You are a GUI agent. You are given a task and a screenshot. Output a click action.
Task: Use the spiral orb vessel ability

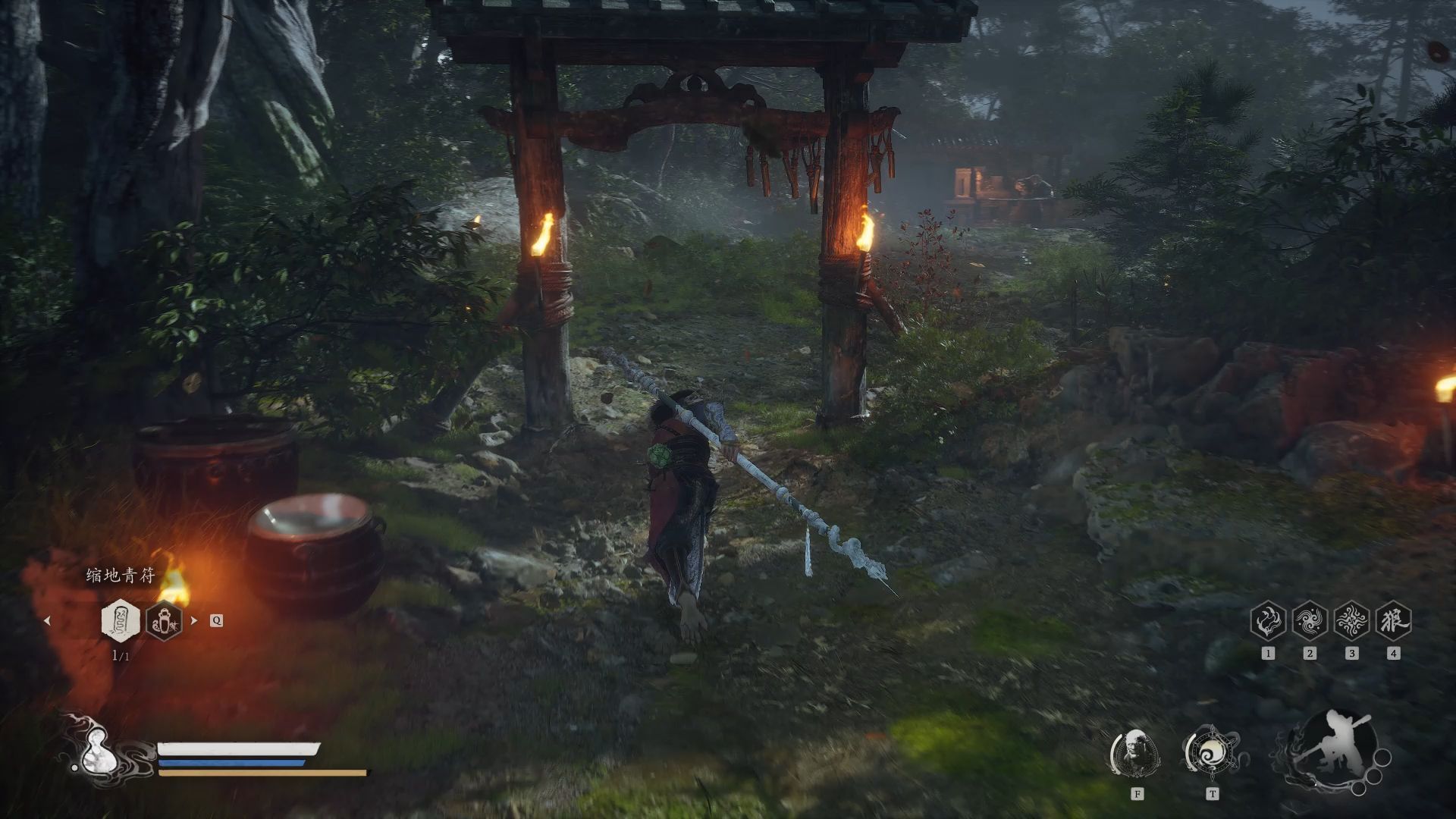coord(1211,752)
